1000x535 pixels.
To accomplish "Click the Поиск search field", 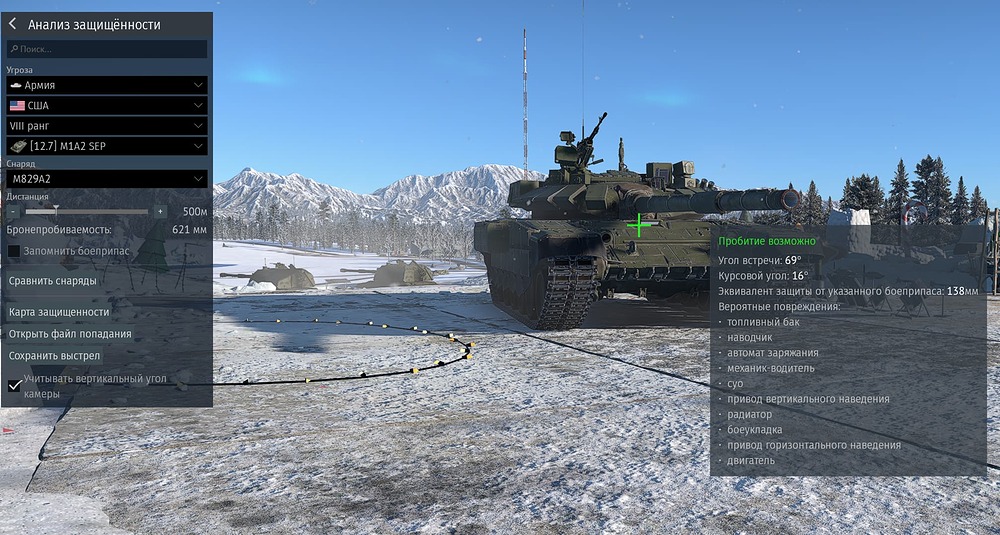I will (x=108, y=49).
